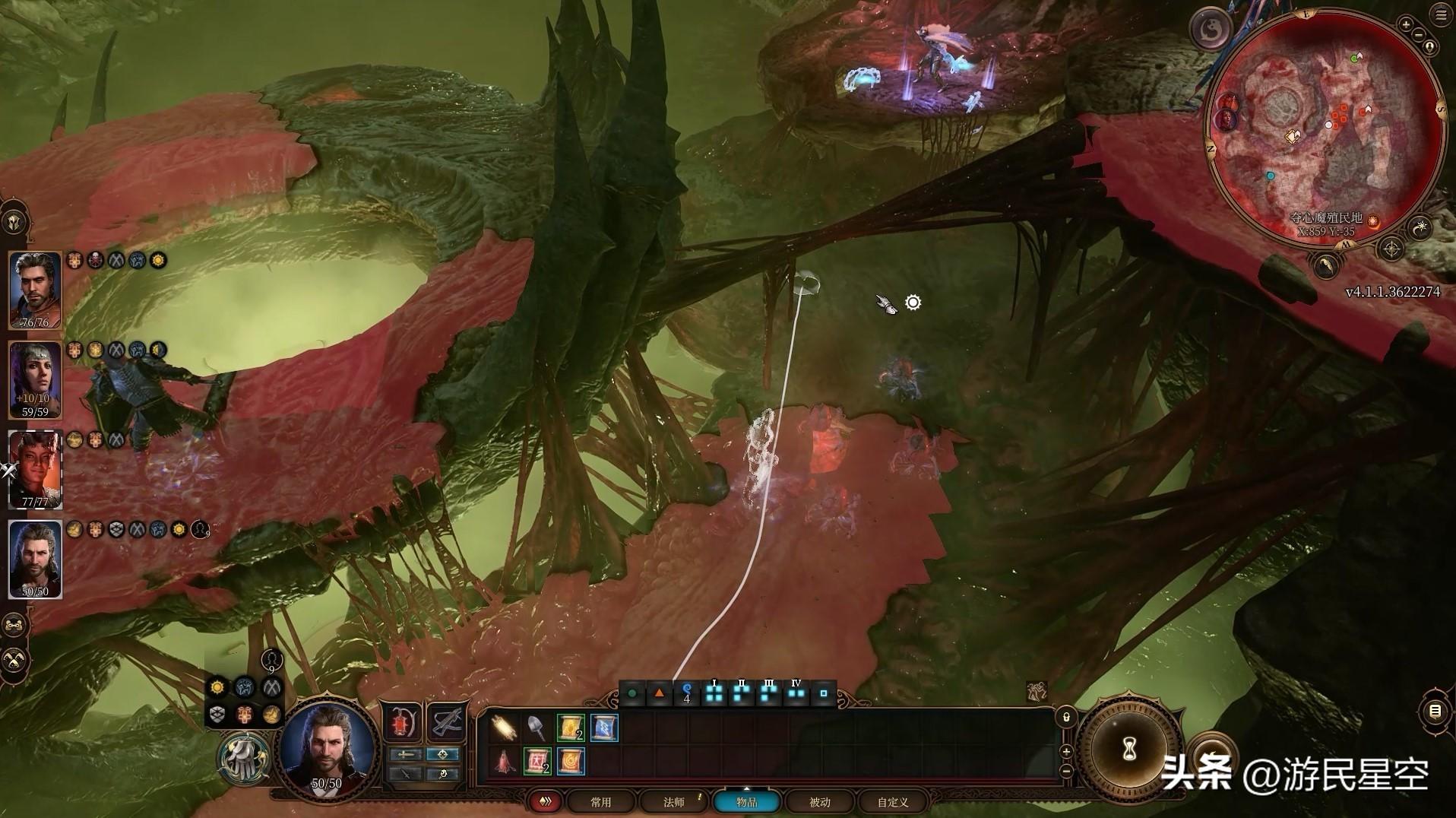Select the red lantern melee weapon slot

[401, 722]
